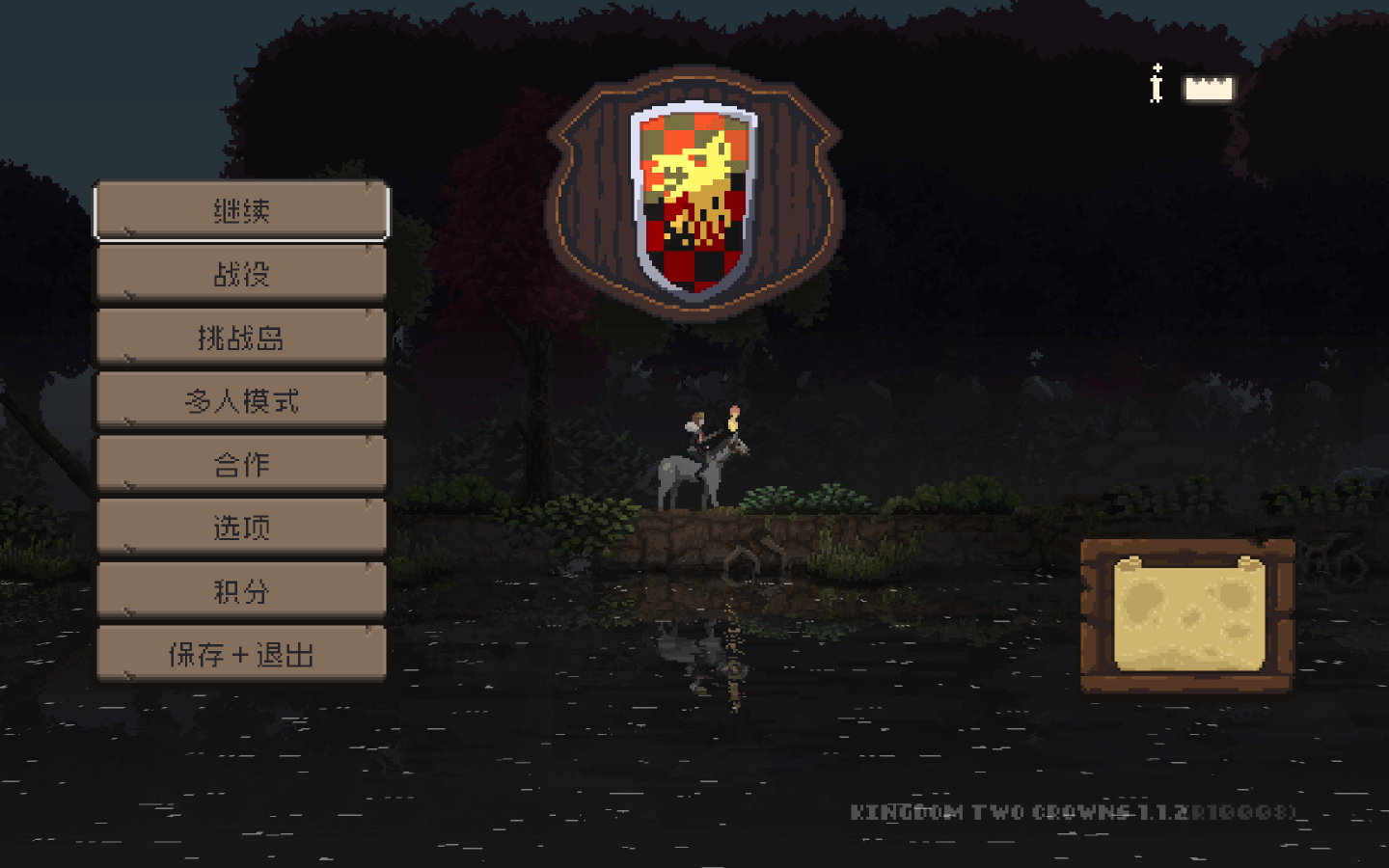
Task: Start 合作 co-op play
Action: [241, 465]
